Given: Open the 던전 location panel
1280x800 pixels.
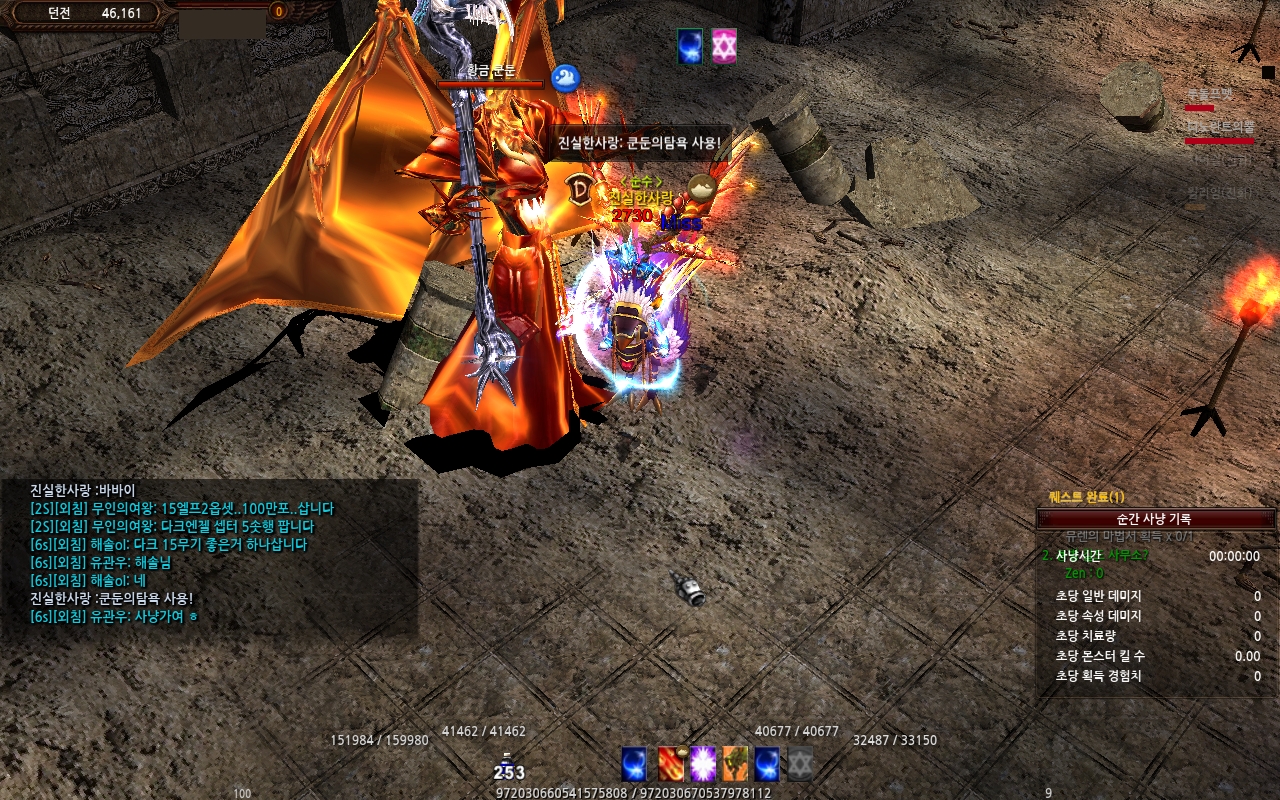Looking at the screenshot, I should point(84,13).
